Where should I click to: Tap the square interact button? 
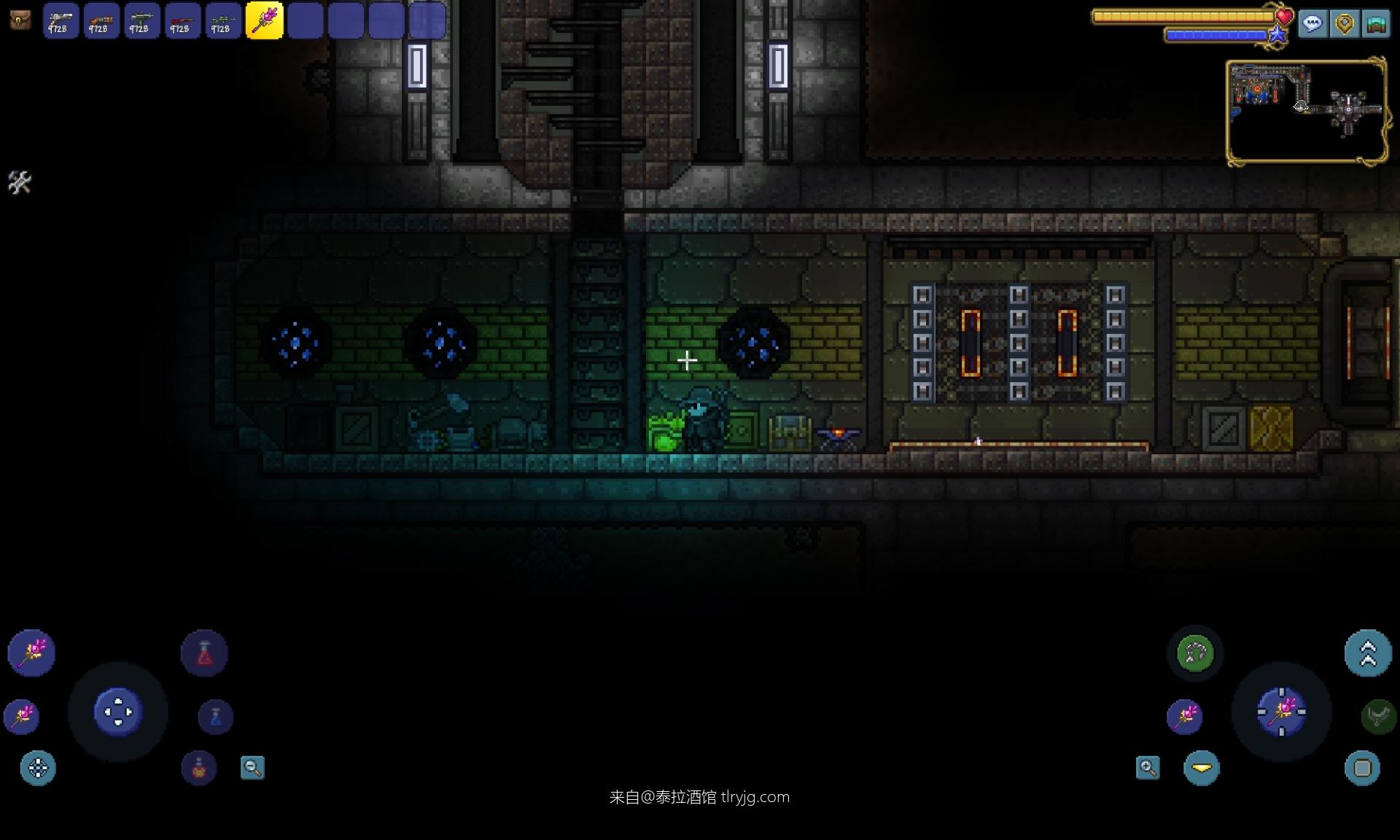[x=1362, y=768]
